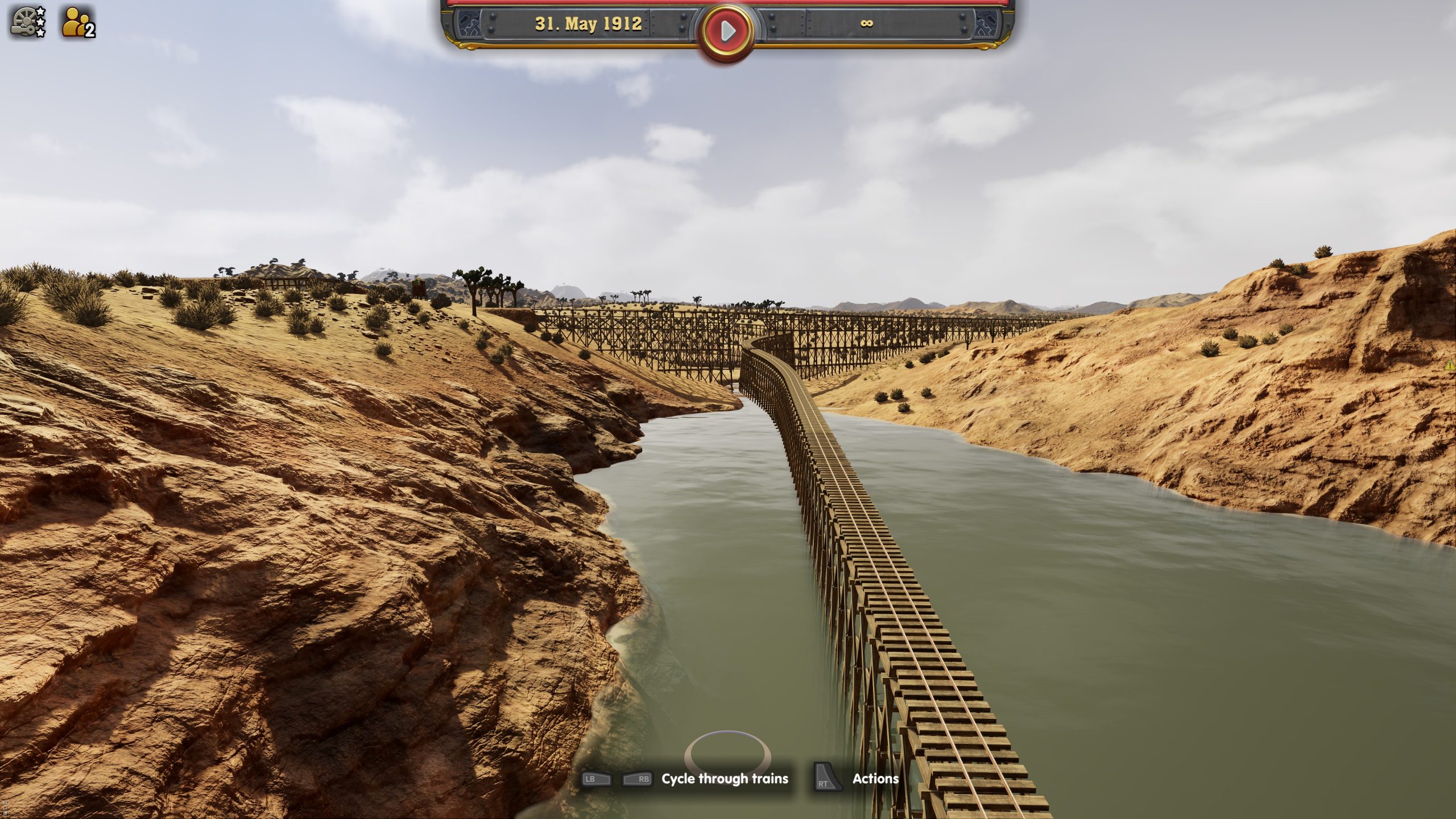This screenshot has height=819, width=1456.
Task: Click the infinity money symbol on top bar
Action: point(866,24)
